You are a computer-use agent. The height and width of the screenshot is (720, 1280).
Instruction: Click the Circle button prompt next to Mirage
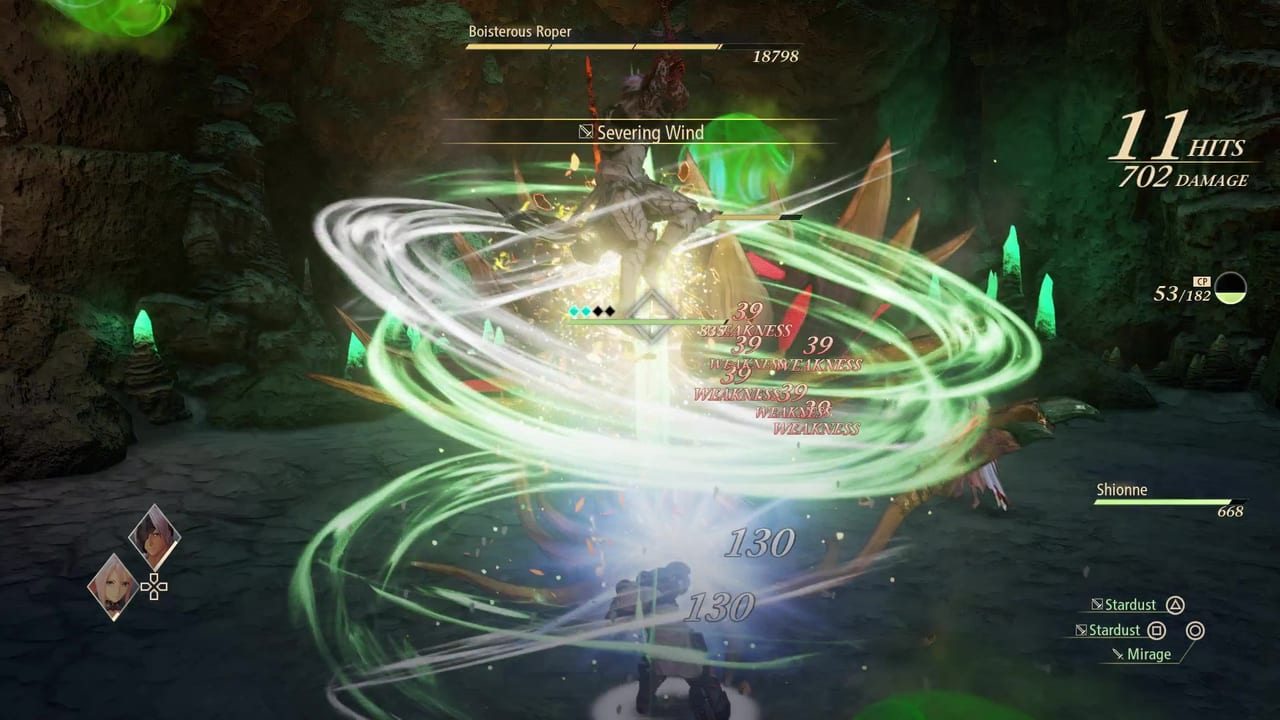1196,631
